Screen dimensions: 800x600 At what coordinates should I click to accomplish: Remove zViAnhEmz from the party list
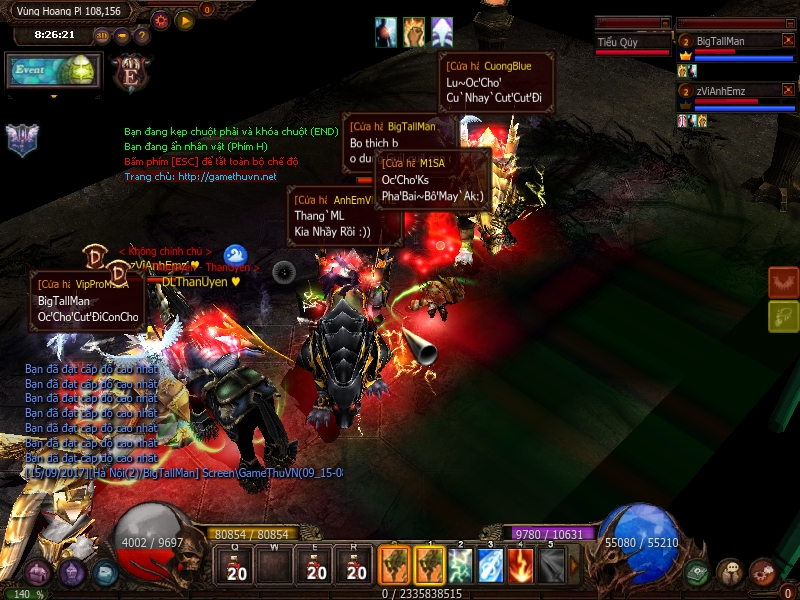coord(788,91)
